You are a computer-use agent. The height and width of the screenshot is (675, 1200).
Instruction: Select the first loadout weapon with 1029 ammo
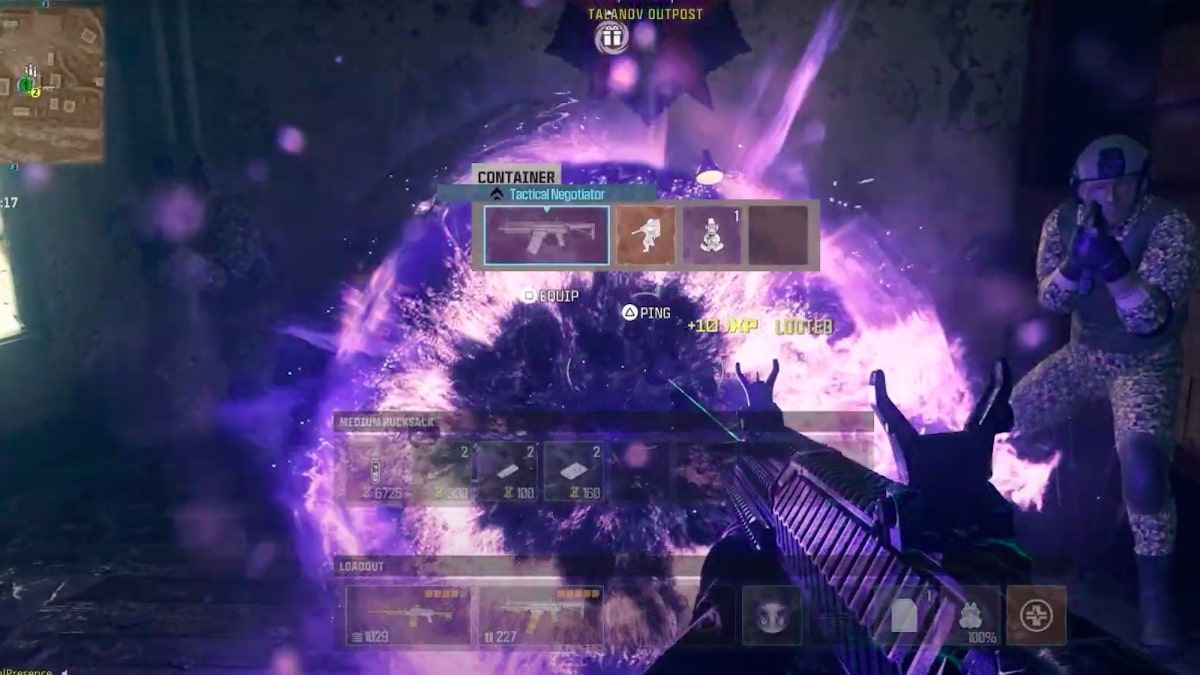pos(408,615)
